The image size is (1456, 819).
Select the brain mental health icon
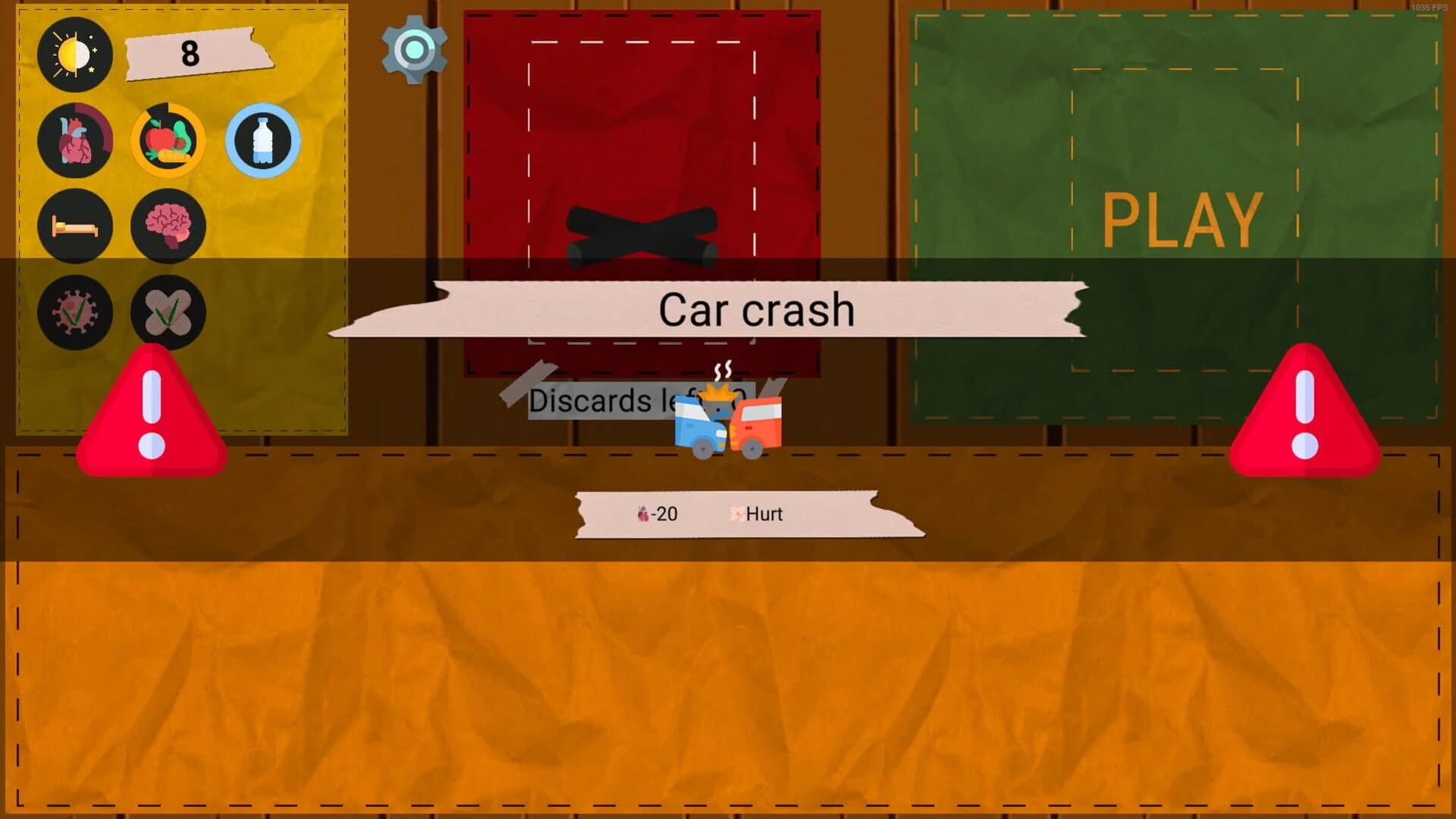168,226
